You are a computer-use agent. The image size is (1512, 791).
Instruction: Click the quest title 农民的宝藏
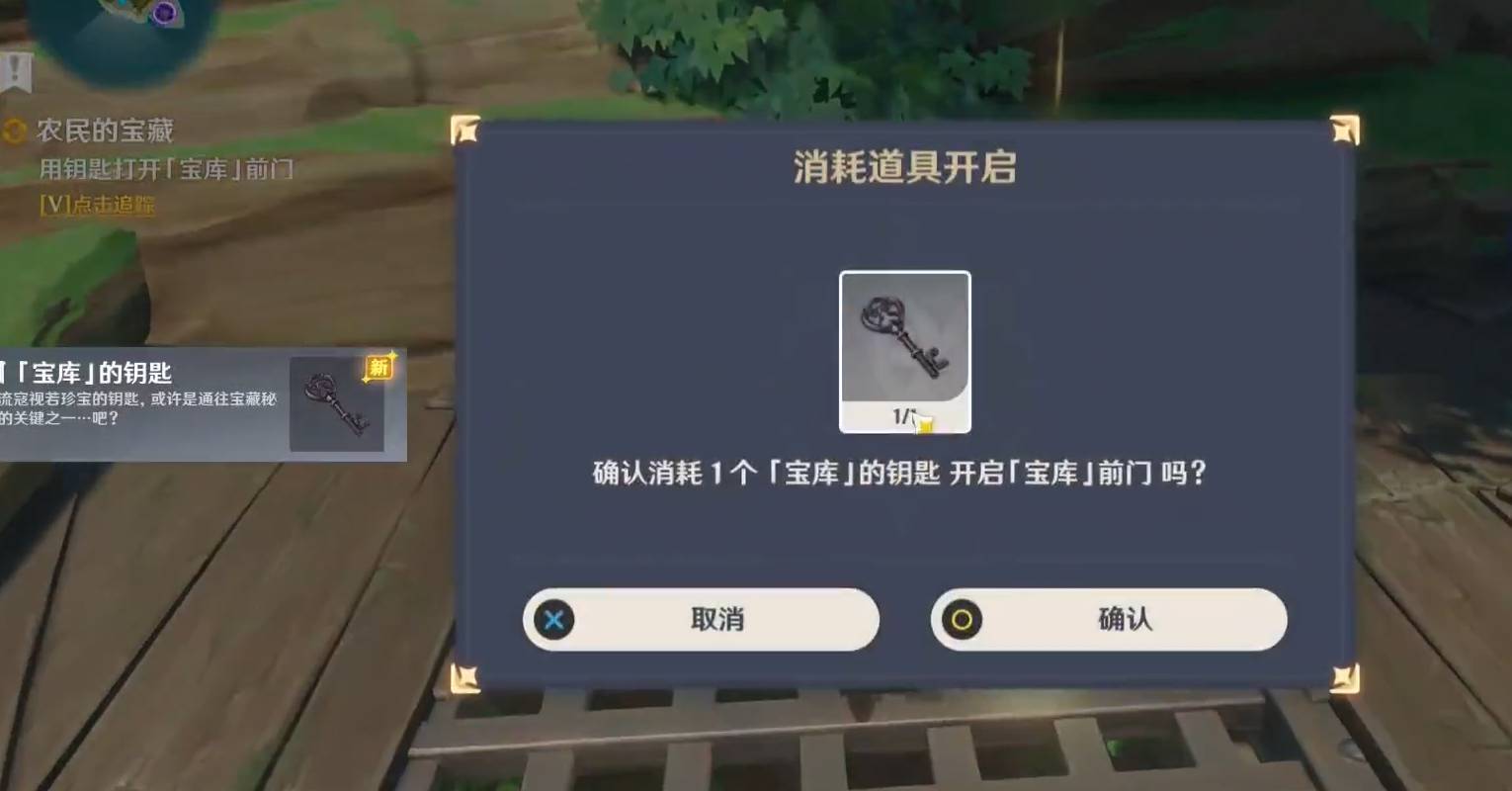(102, 130)
